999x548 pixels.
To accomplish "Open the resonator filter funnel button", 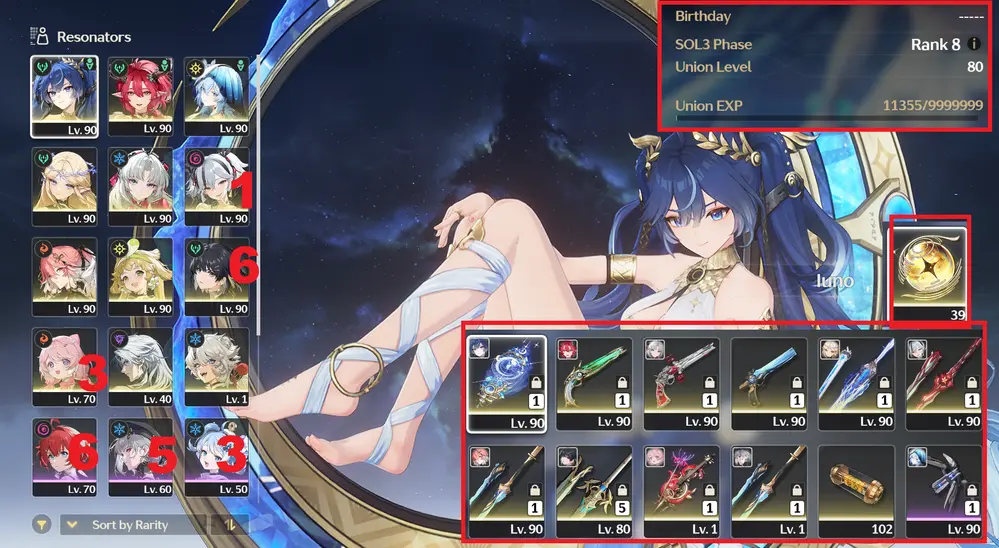I will 42,525.
